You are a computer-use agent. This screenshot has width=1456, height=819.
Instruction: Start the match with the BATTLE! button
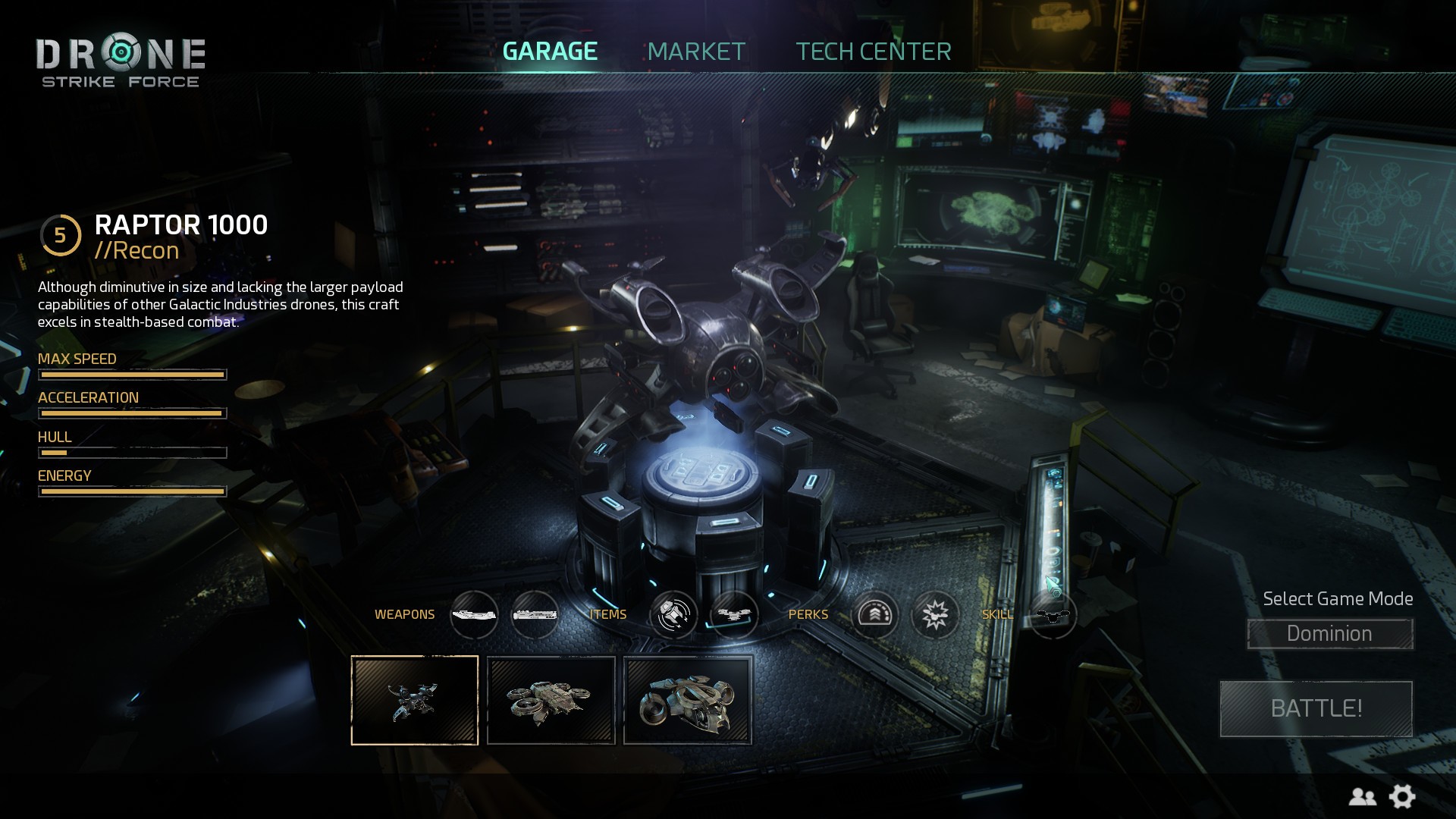tap(1316, 708)
